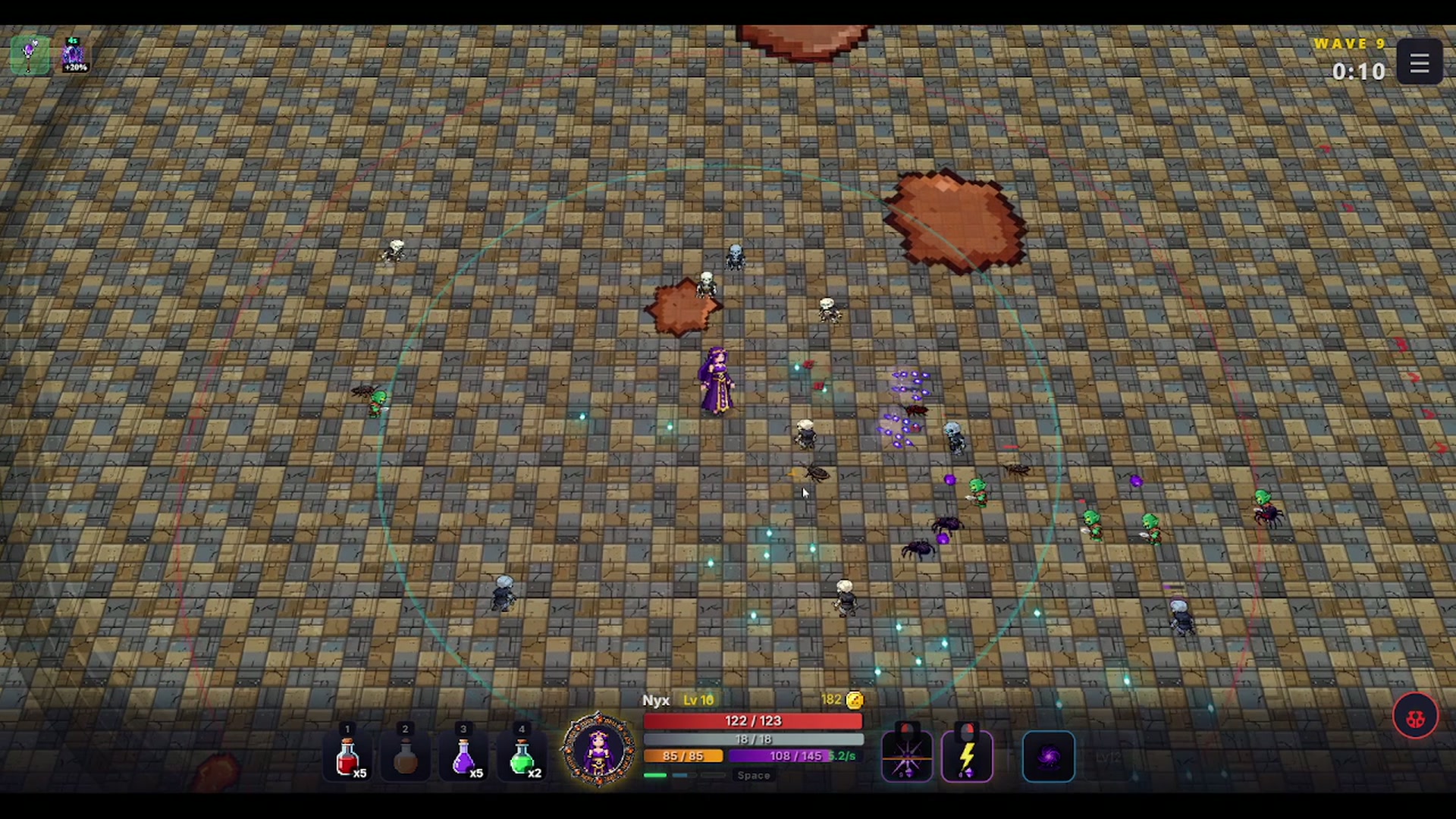Screen dimensions: 1456x819
Task: Use the green potion in slot 4
Action: (522, 758)
